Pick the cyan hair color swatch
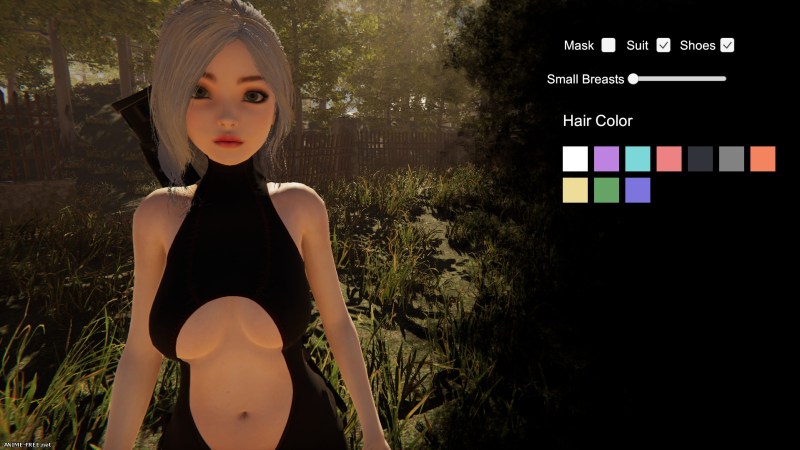 click(x=638, y=159)
